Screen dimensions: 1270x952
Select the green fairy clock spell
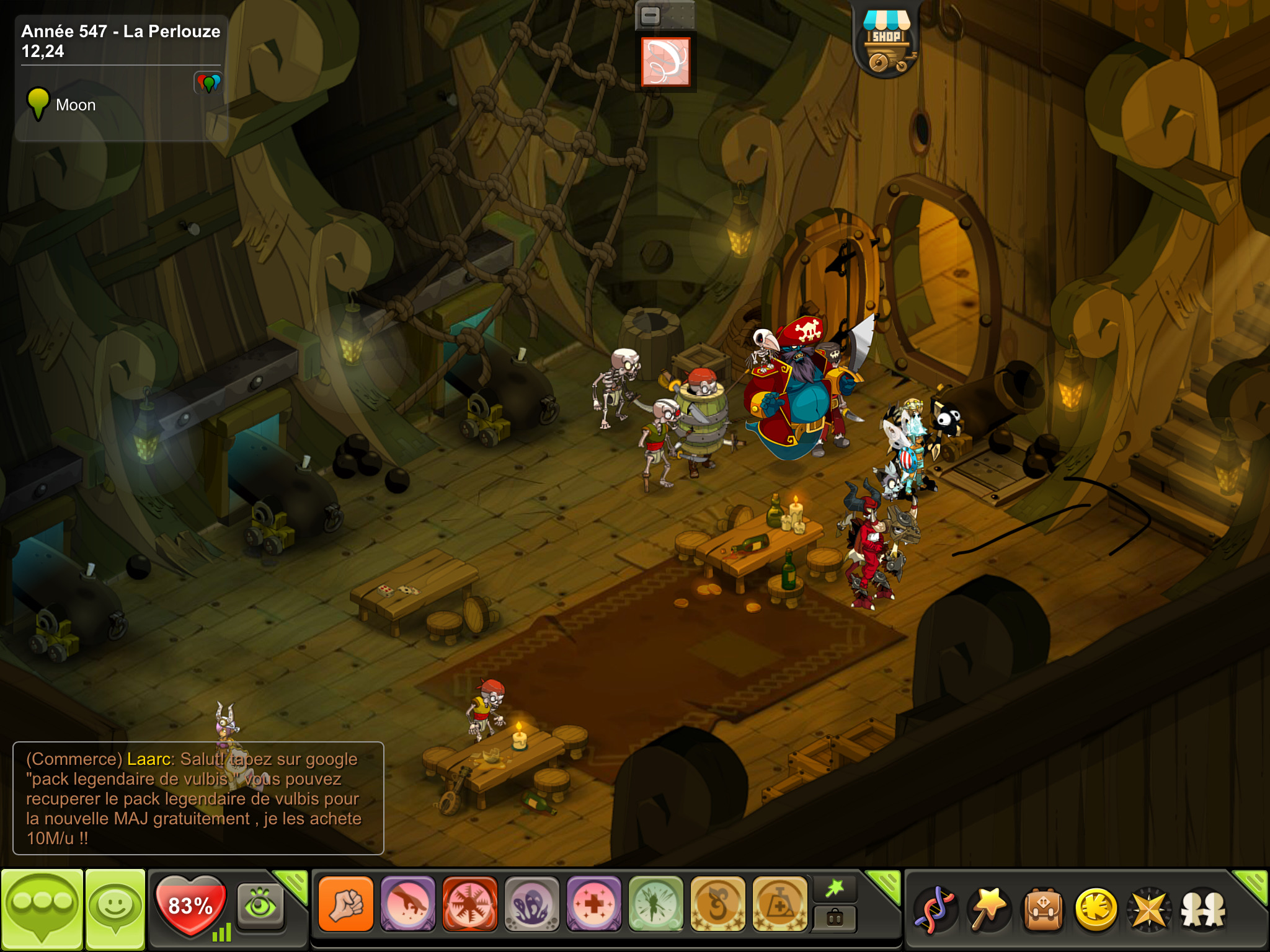[656, 904]
